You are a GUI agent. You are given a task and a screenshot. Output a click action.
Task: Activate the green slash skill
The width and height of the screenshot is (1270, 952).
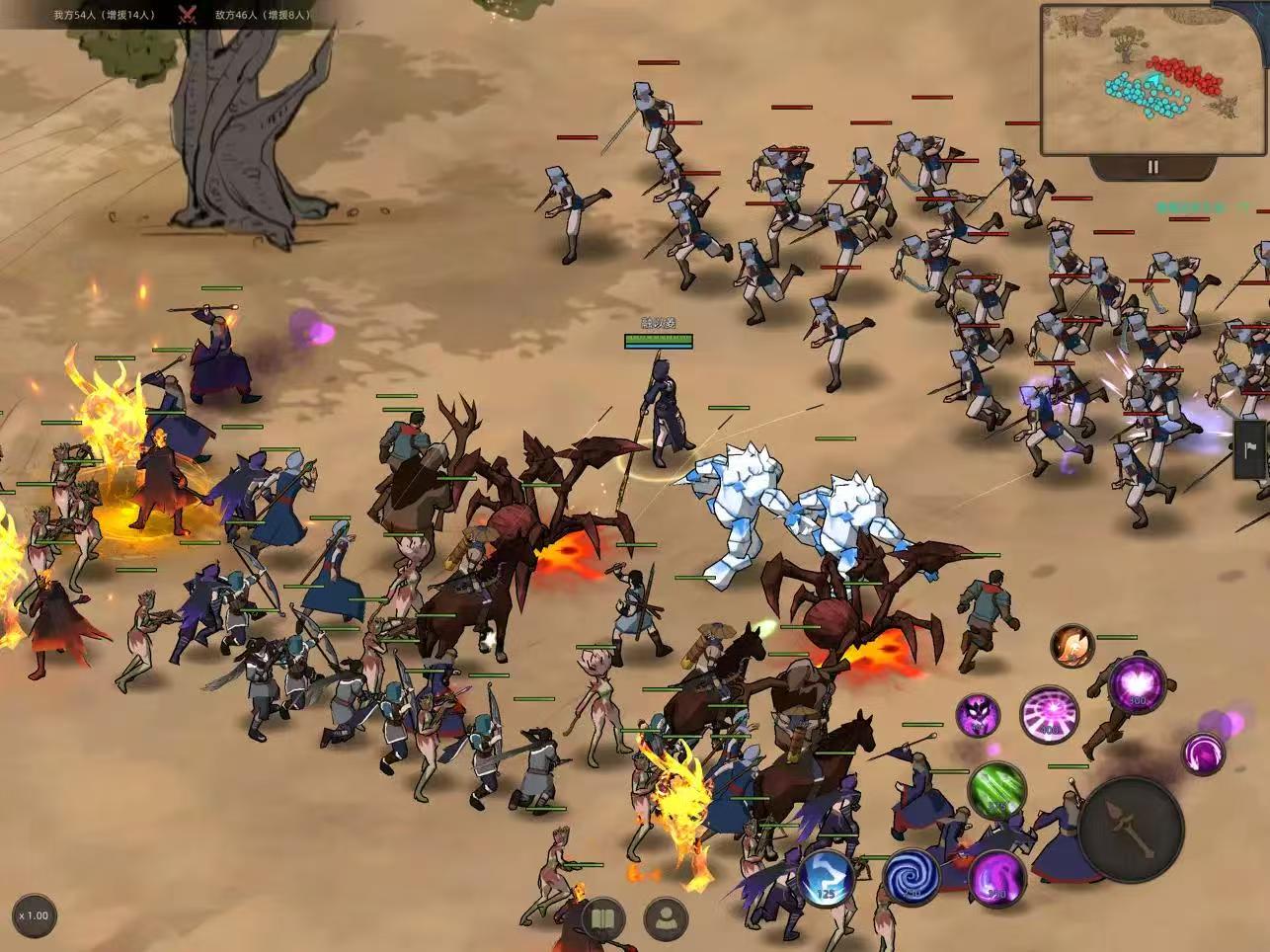click(x=996, y=791)
